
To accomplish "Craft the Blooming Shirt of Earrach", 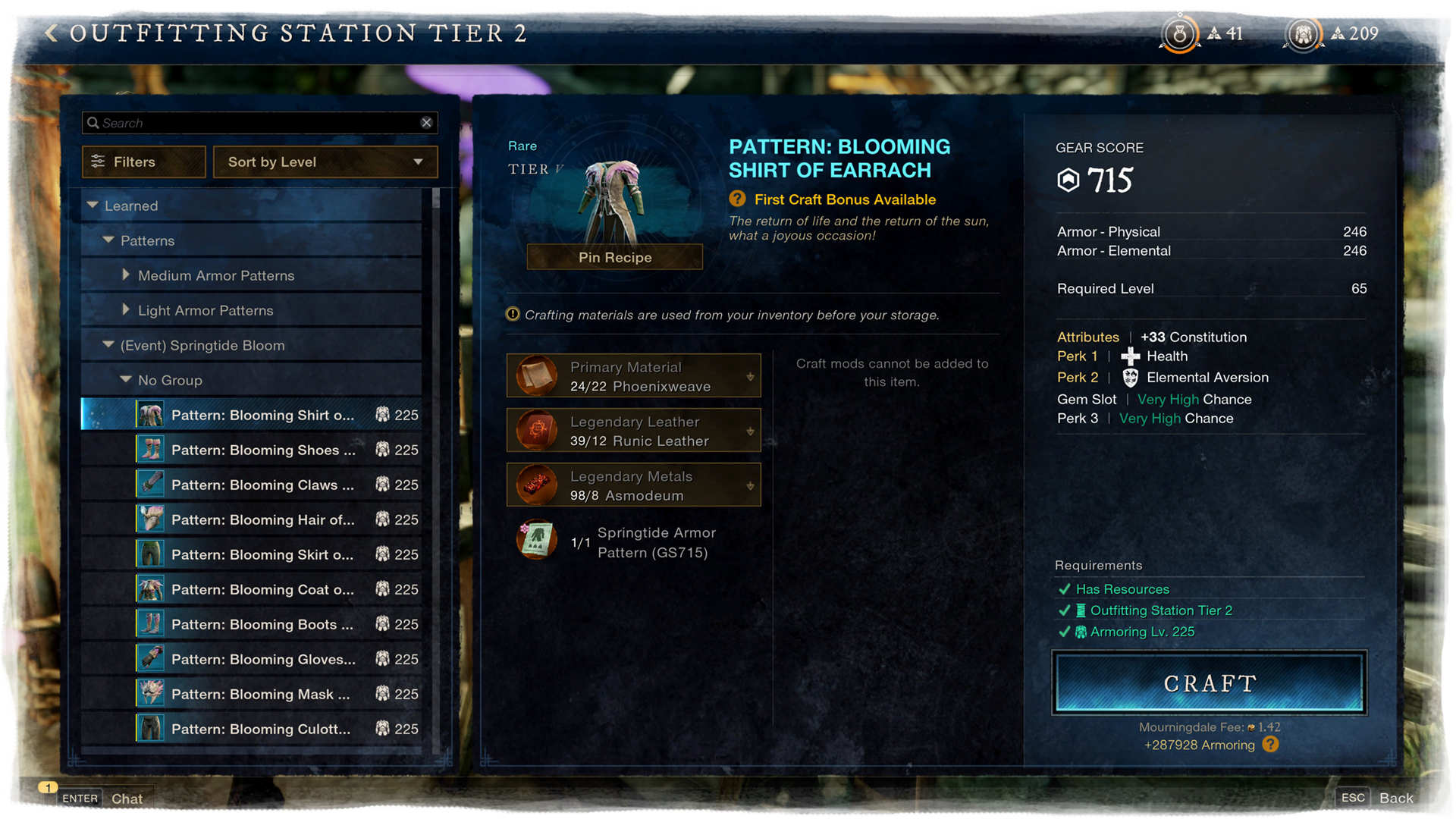I will 1209,682.
